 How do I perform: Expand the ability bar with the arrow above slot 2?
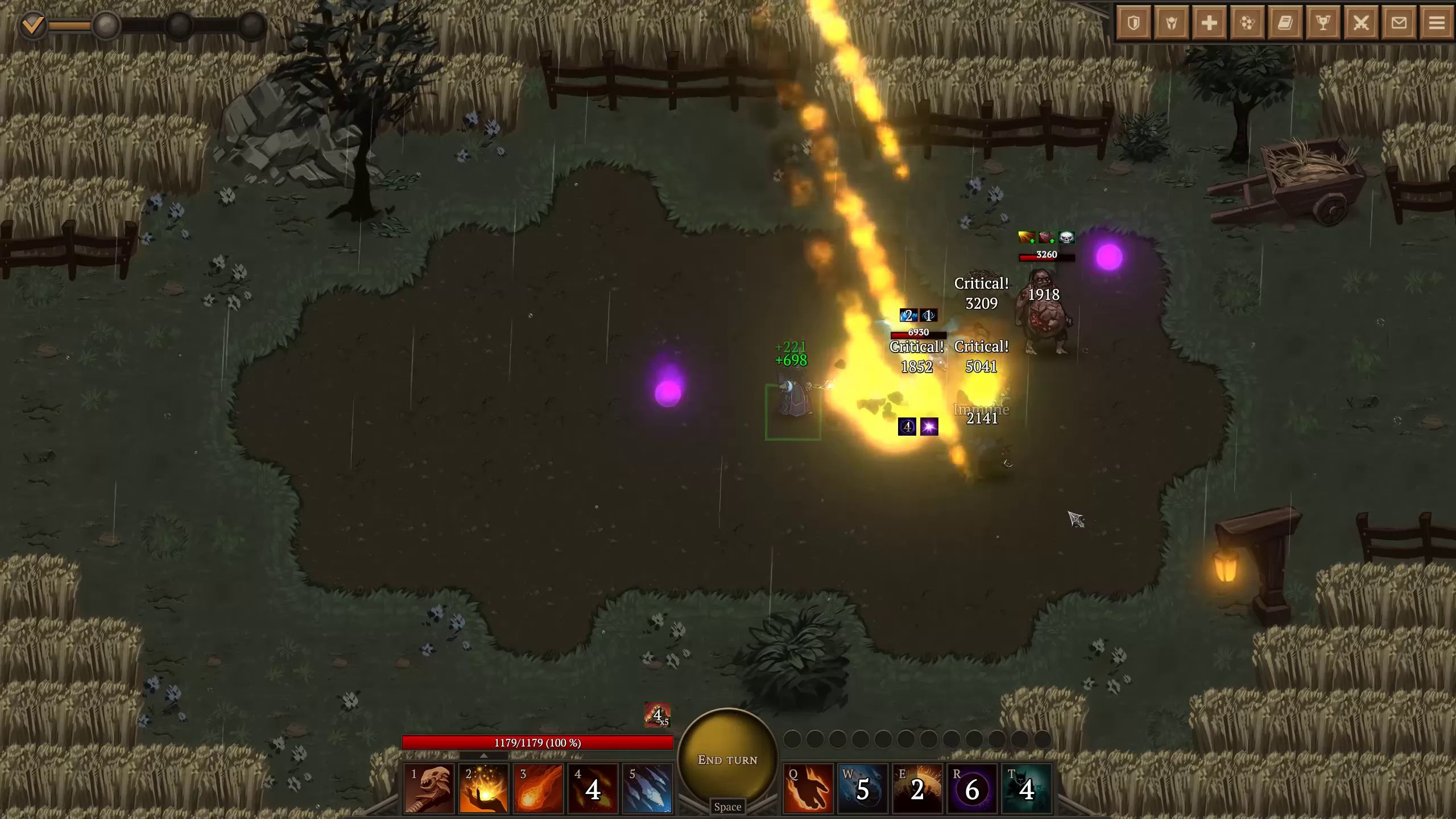484,756
